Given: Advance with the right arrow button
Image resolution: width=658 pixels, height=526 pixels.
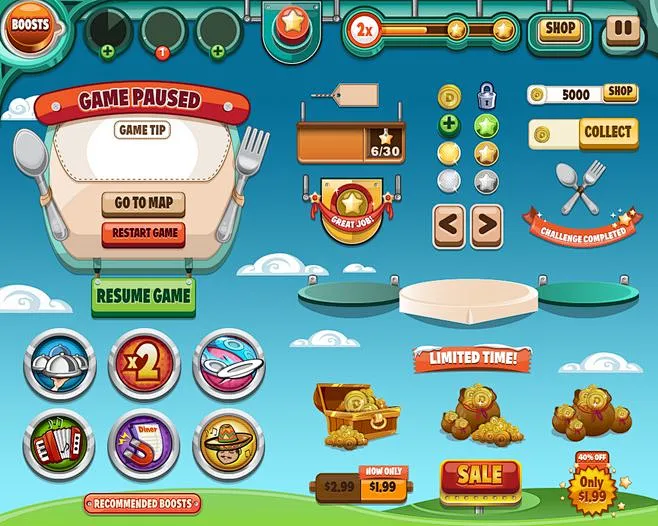Looking at the screenshot, I should [x=486, y=225].
